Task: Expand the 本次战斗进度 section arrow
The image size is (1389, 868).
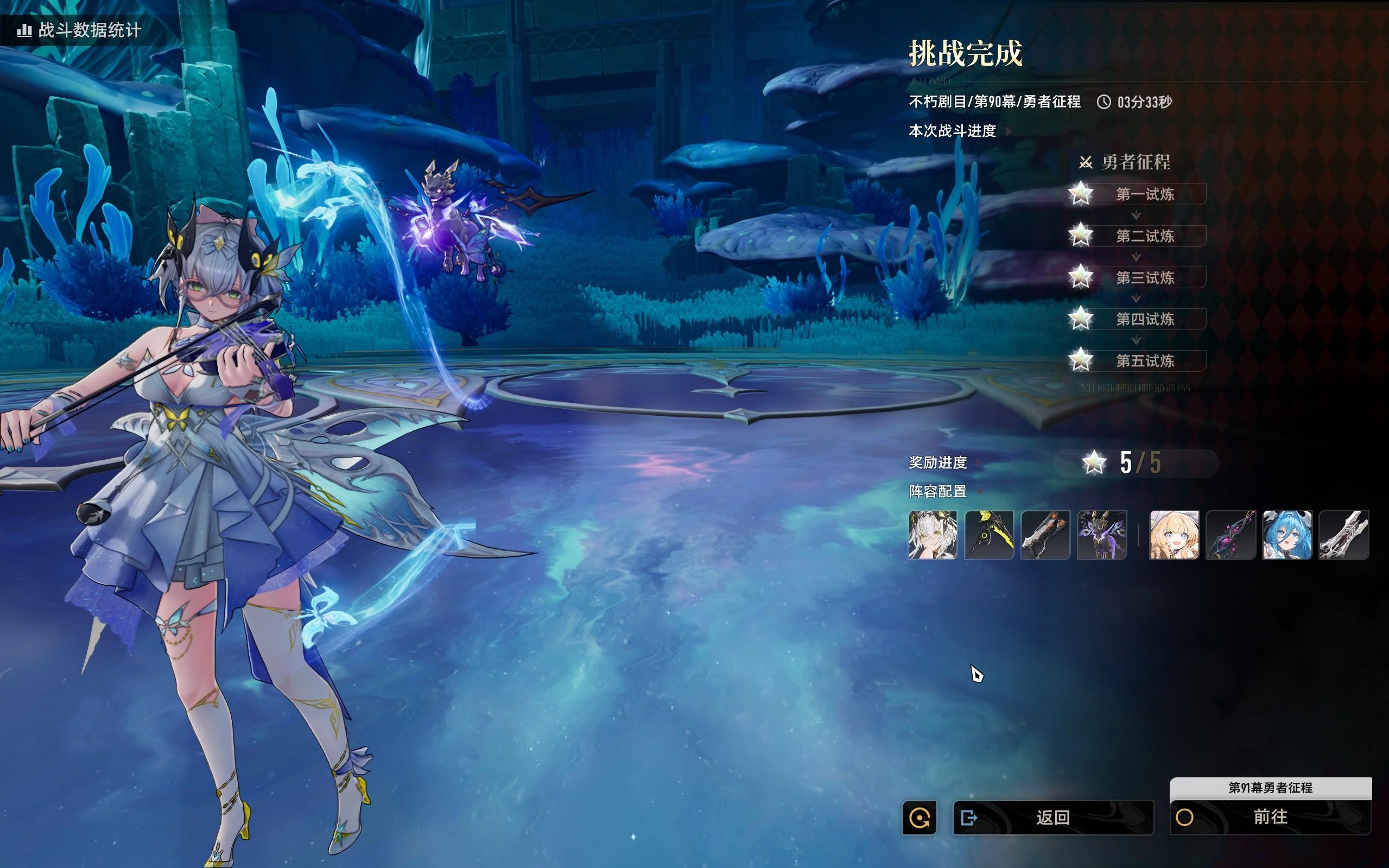Action: coord(1009,131)
